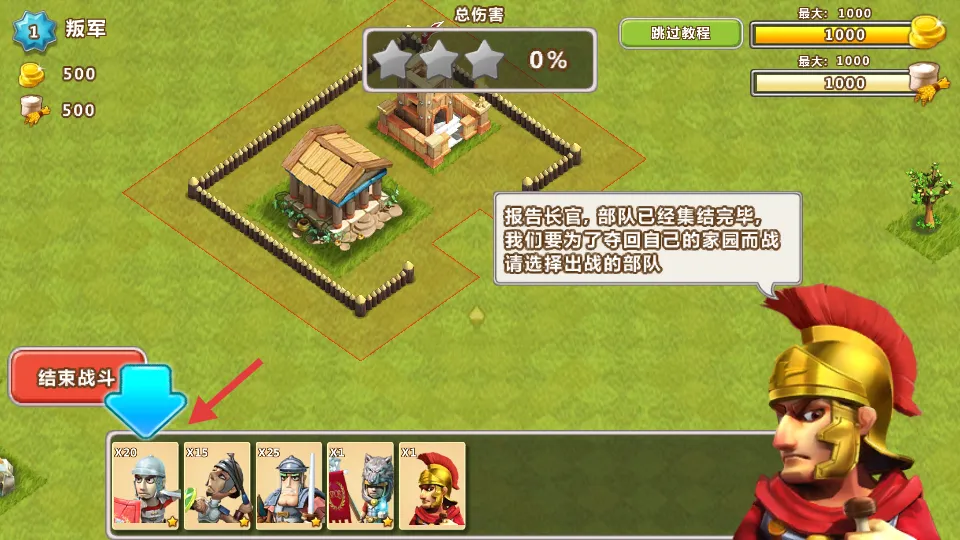The image size is (960, 540).
Task: Select the X20 legionary unit card
Action: click(x=145, y=485)
